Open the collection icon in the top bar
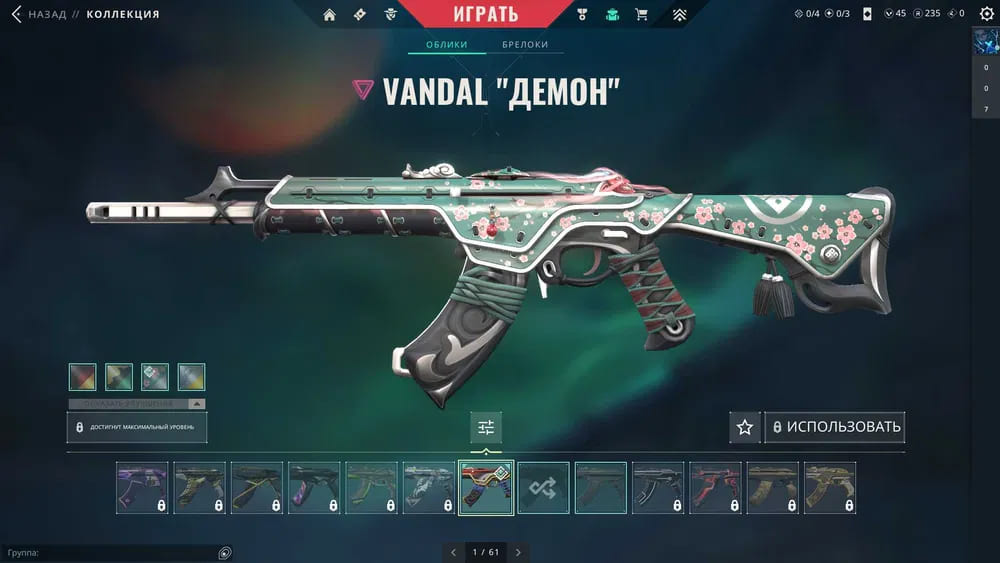1000x563 pixels. click(x=612, y=15)
